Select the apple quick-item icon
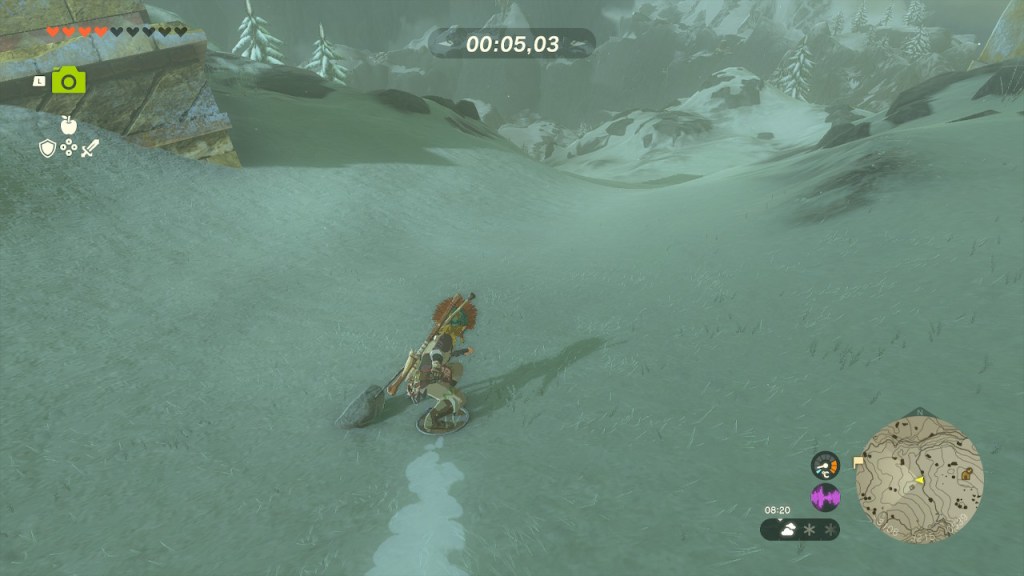Viewport: 1024px width, 576px height. [69, 125]
